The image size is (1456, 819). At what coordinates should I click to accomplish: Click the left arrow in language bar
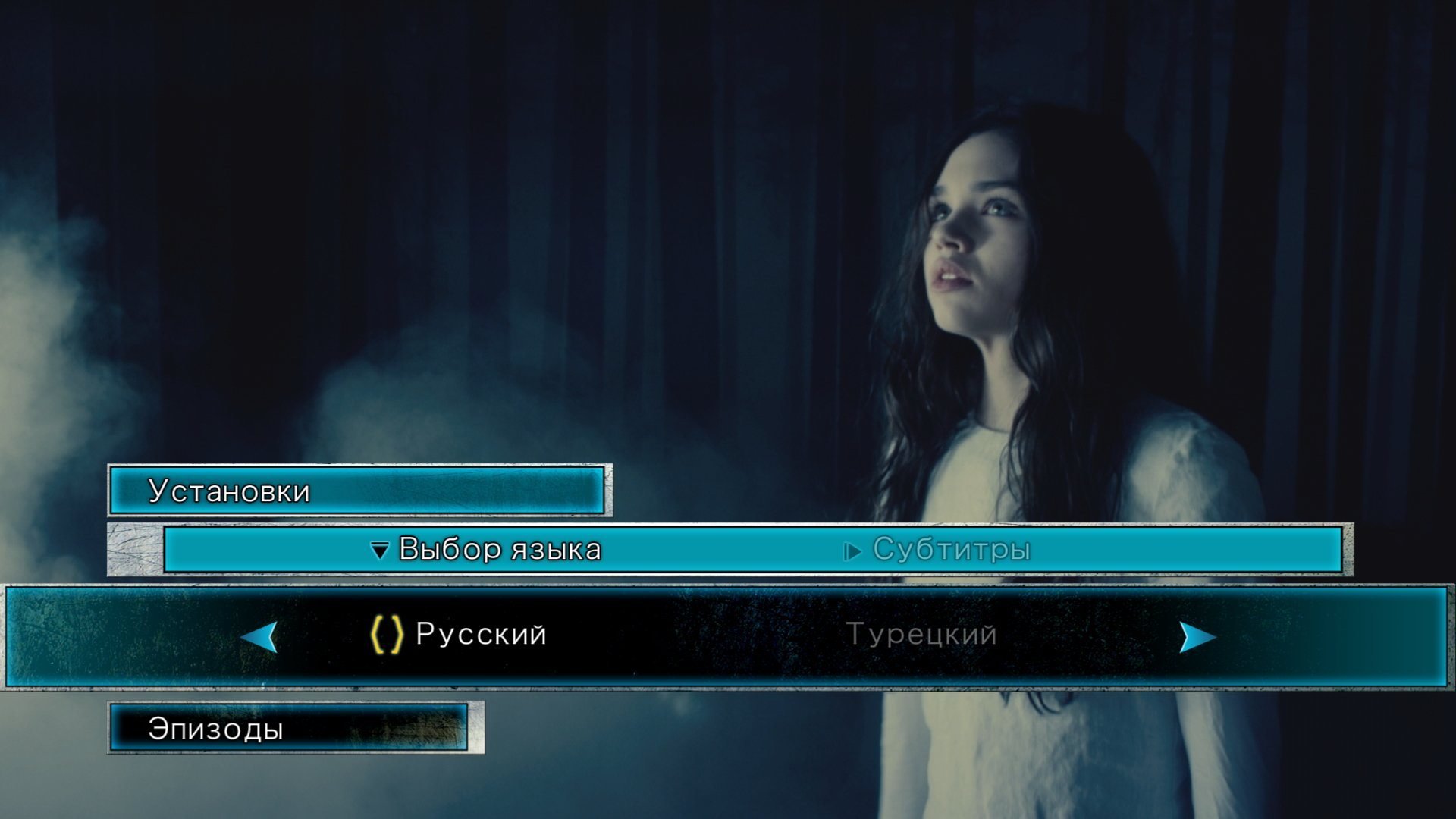click(x=260, y=637)
